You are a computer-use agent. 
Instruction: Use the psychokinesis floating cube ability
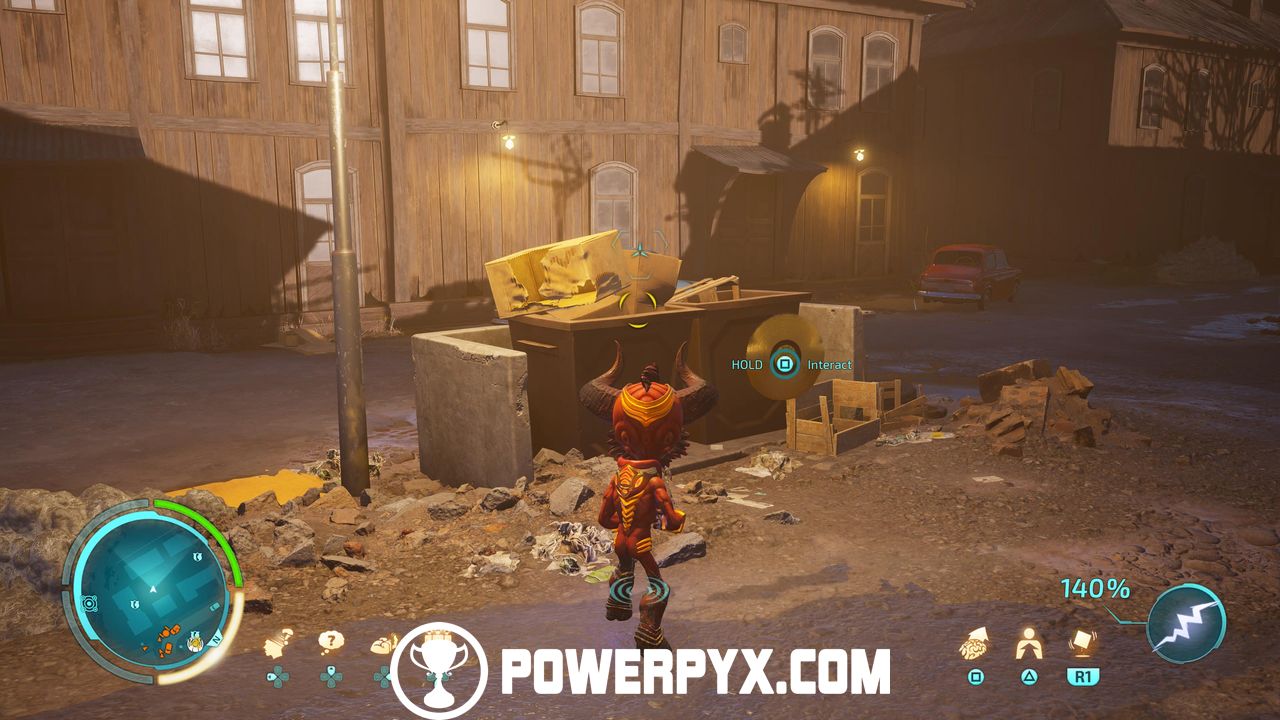click(x=1082, y=643)
